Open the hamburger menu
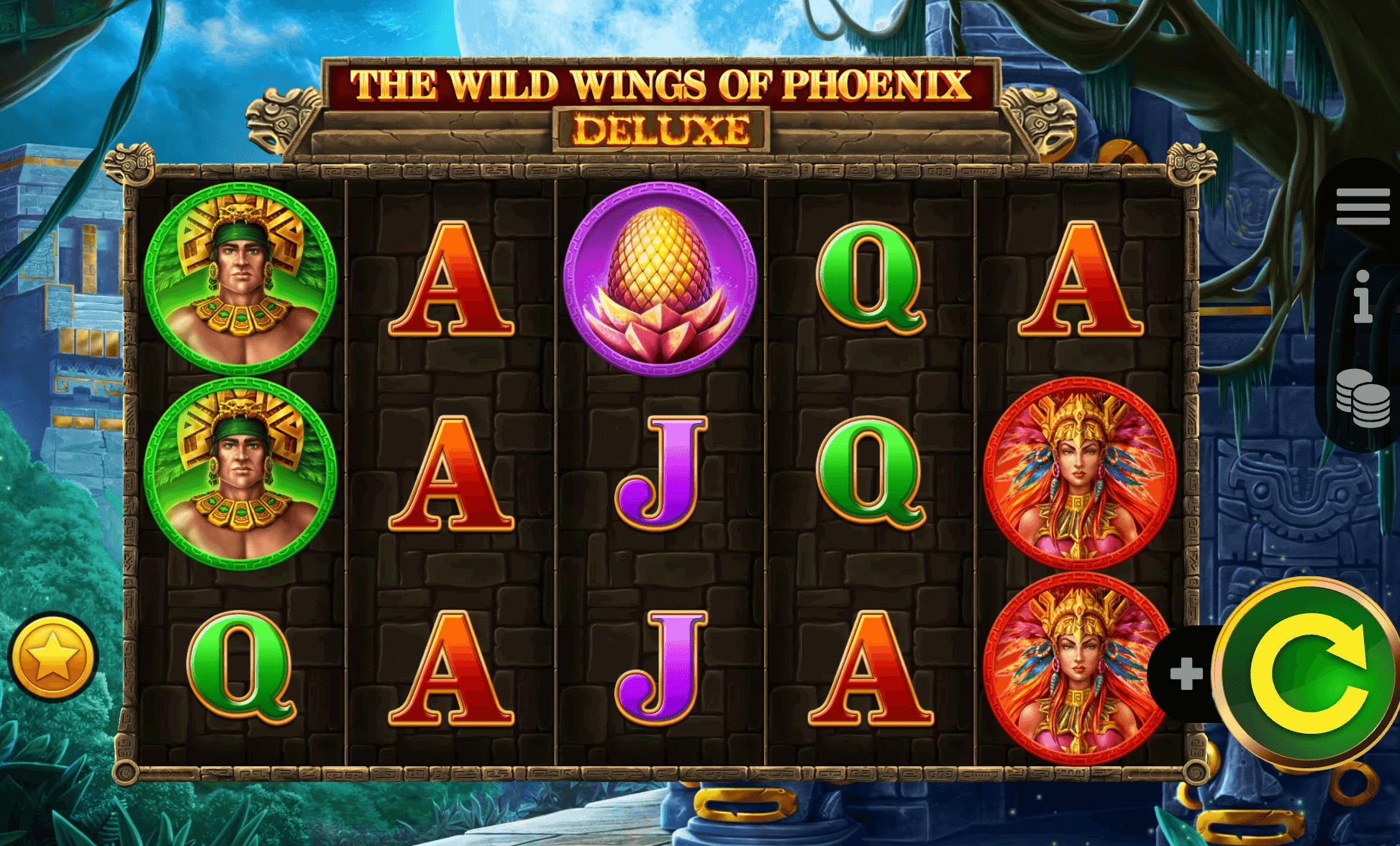Image resolution: width=1400 pixels, height=846 pixels. point(1363,207)
